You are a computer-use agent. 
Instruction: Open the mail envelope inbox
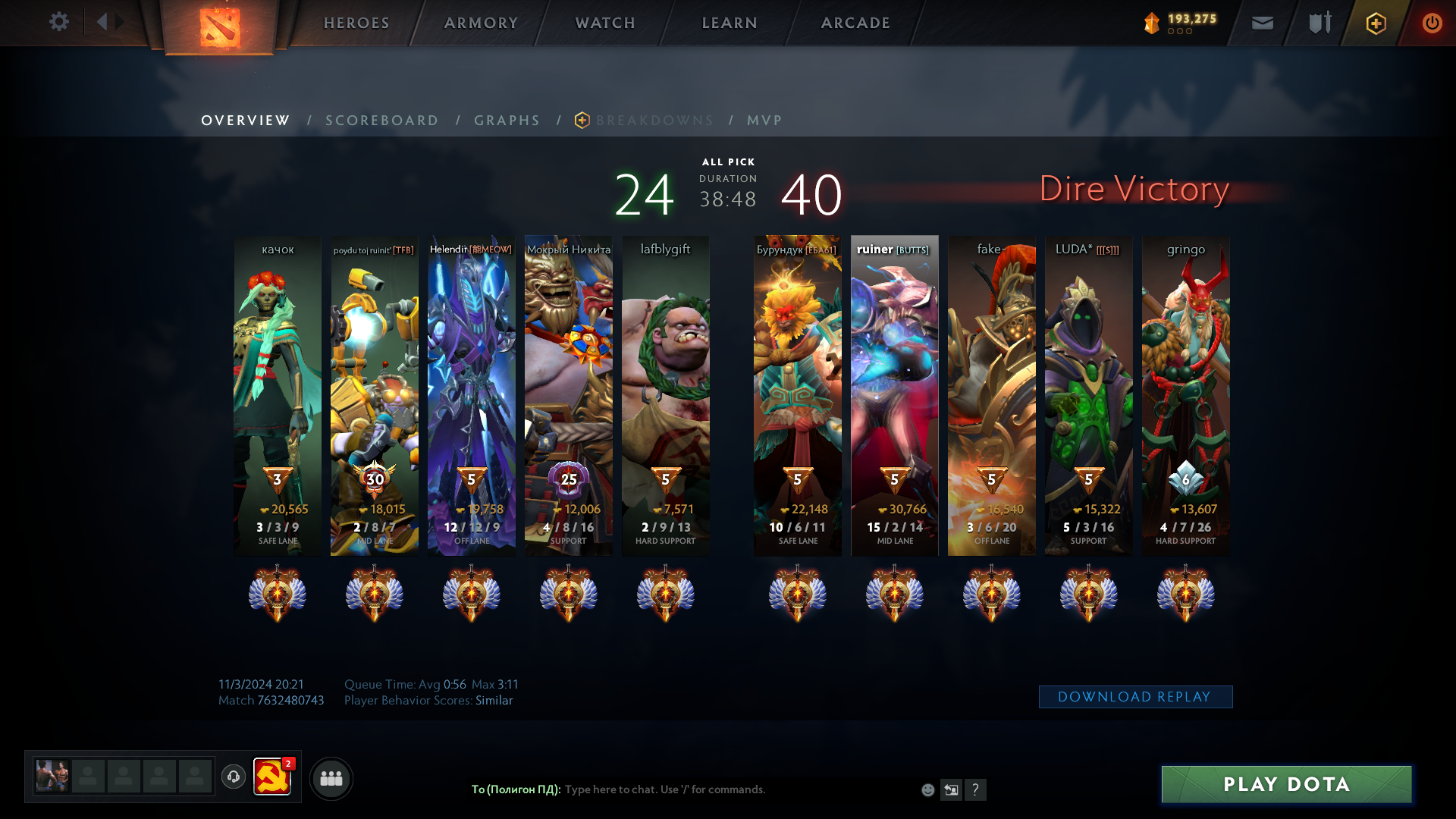(x=1263, y=23)
